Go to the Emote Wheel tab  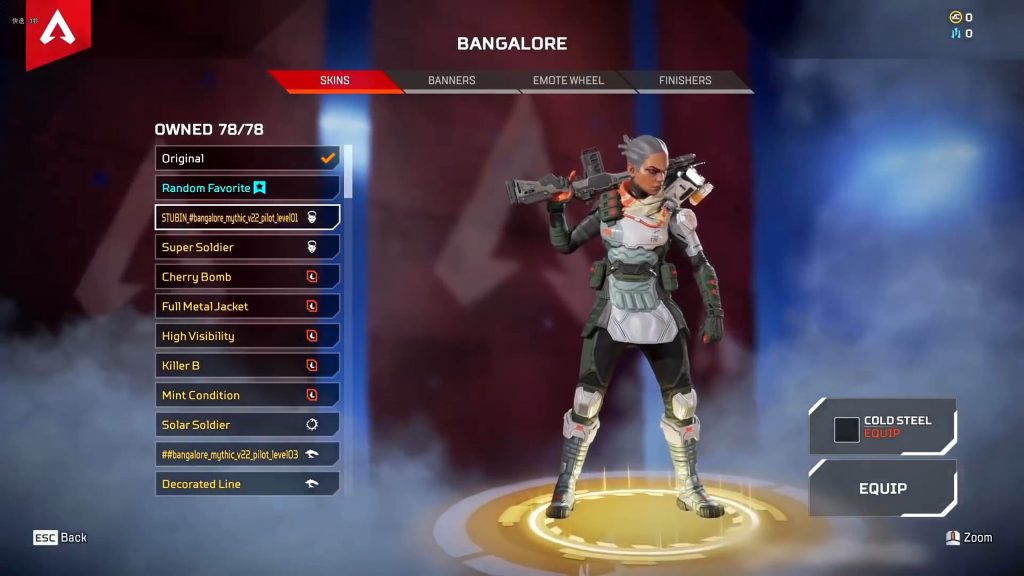[x=568, y=81]
